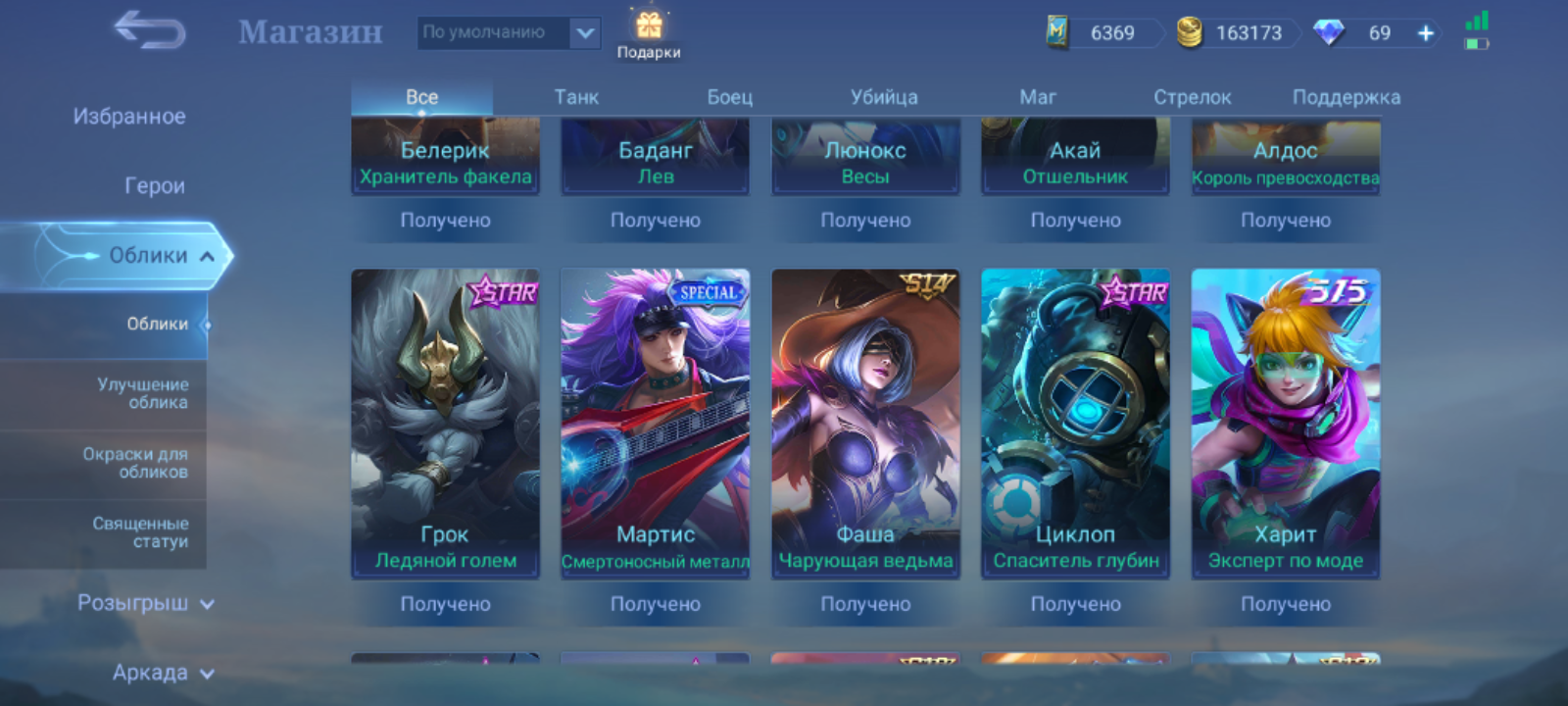Select the Фаша Чарующая ведьма skin card
The image size is (1568, 706).
865,423
